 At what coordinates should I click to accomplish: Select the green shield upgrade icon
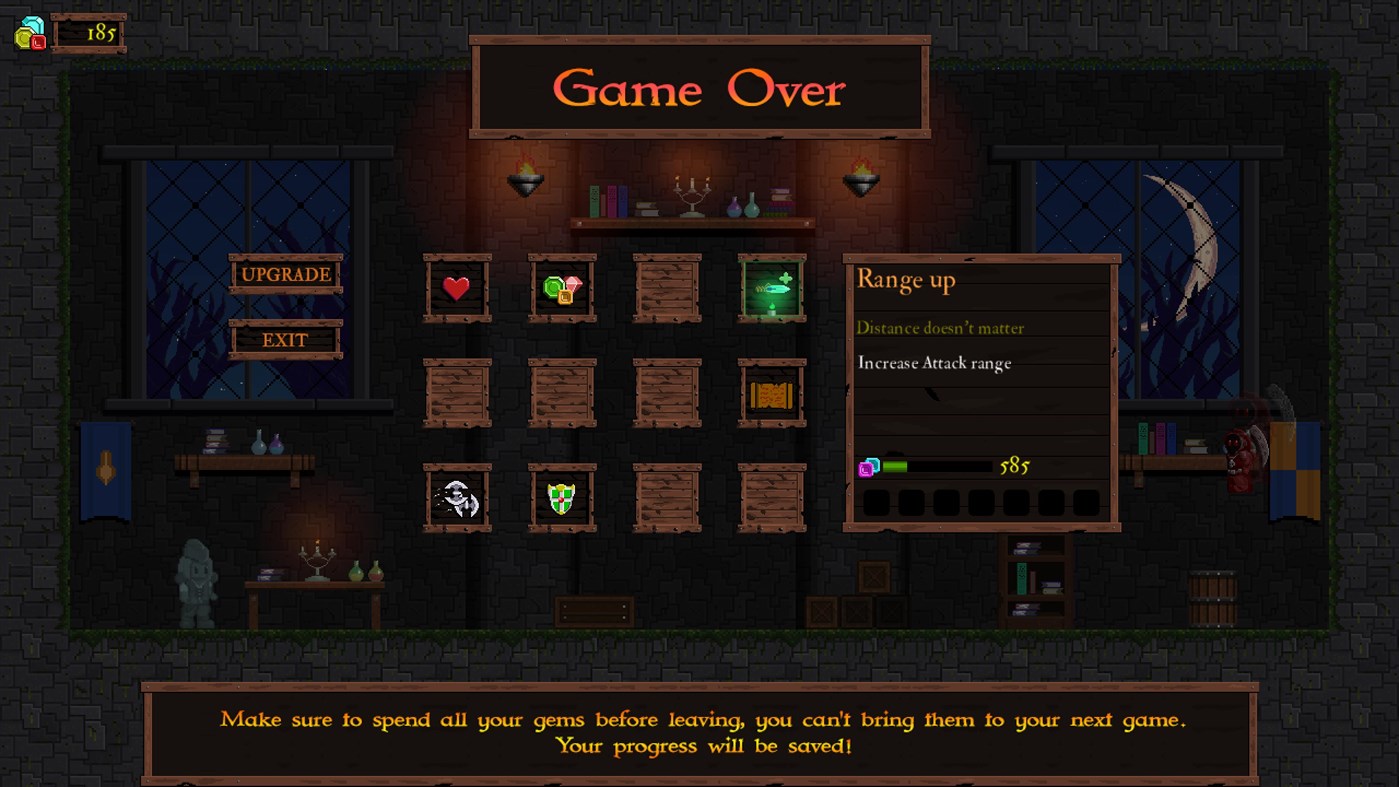[x=562, y=499]
